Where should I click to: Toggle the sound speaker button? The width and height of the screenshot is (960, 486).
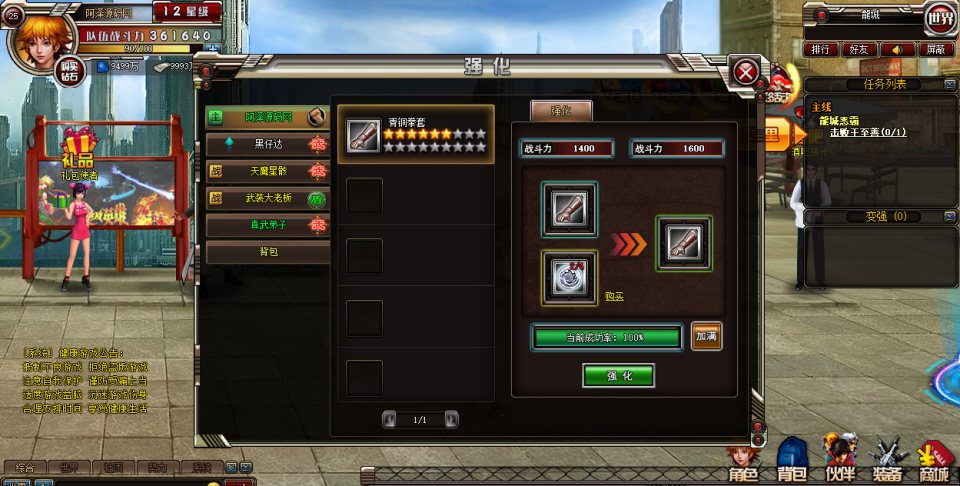pyautogui.click(x=897, y=48)
